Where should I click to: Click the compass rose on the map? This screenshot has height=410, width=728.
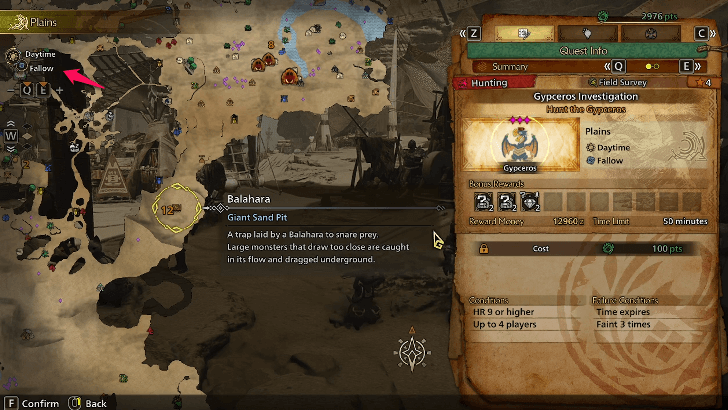(x=411, y=352)
